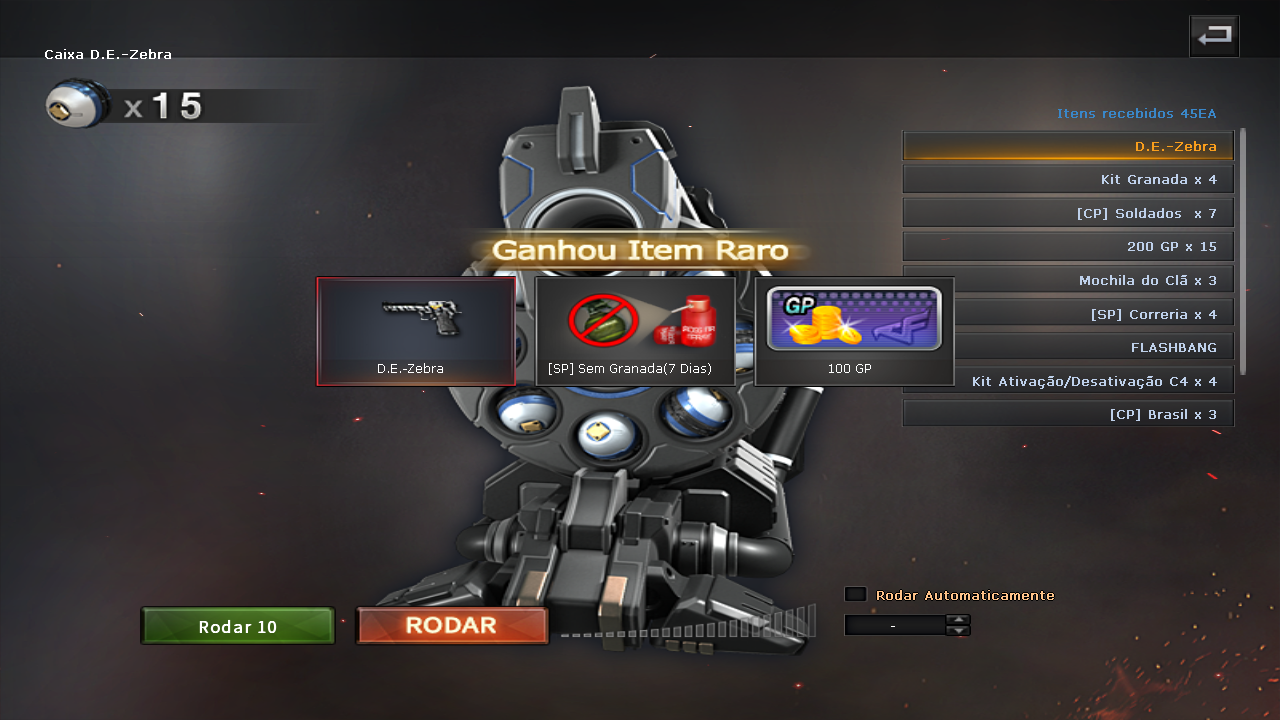Go back using the return arrow button
Image resolution: width=1280 pixels, height=720 pixels.
1214,37
